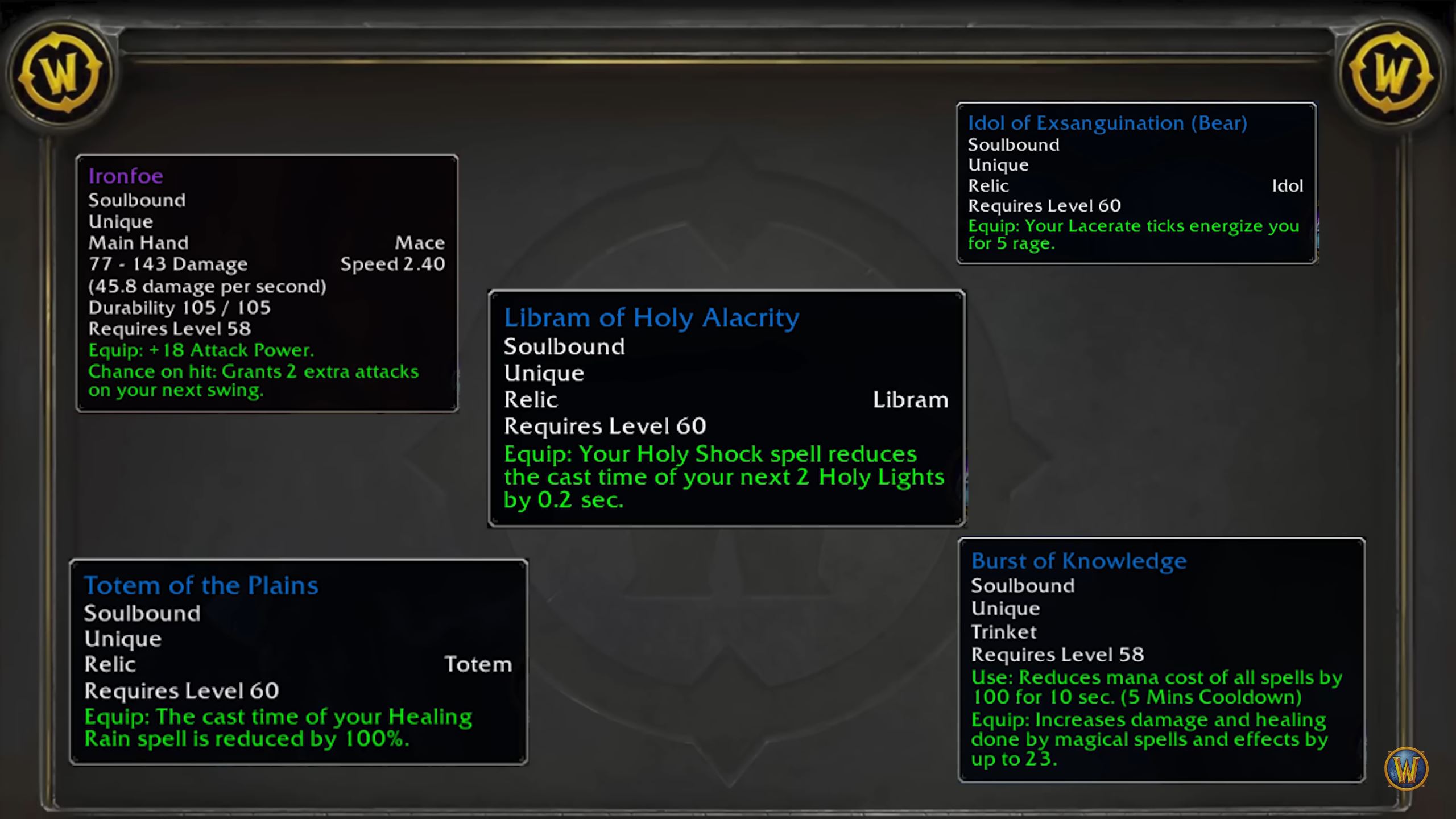Select the Ironfoe item name
This screenshot has height=819, width=1456.
(125, 176)
